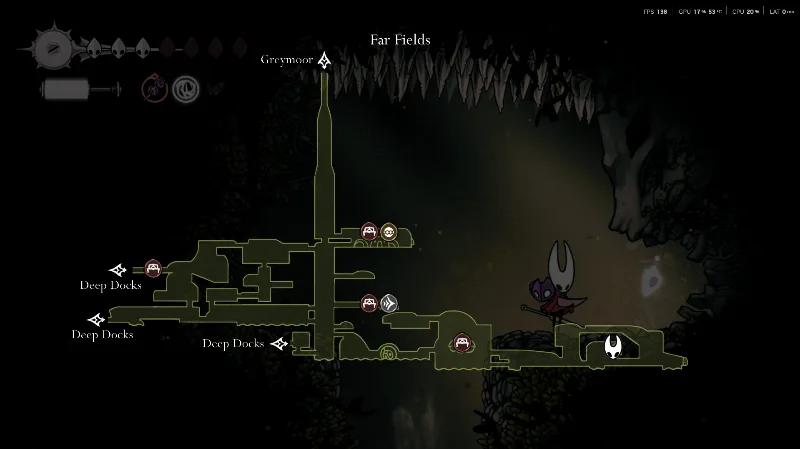Select the bench marker beside the yellow mask pin
800x449 pixels.
point(369,232)
